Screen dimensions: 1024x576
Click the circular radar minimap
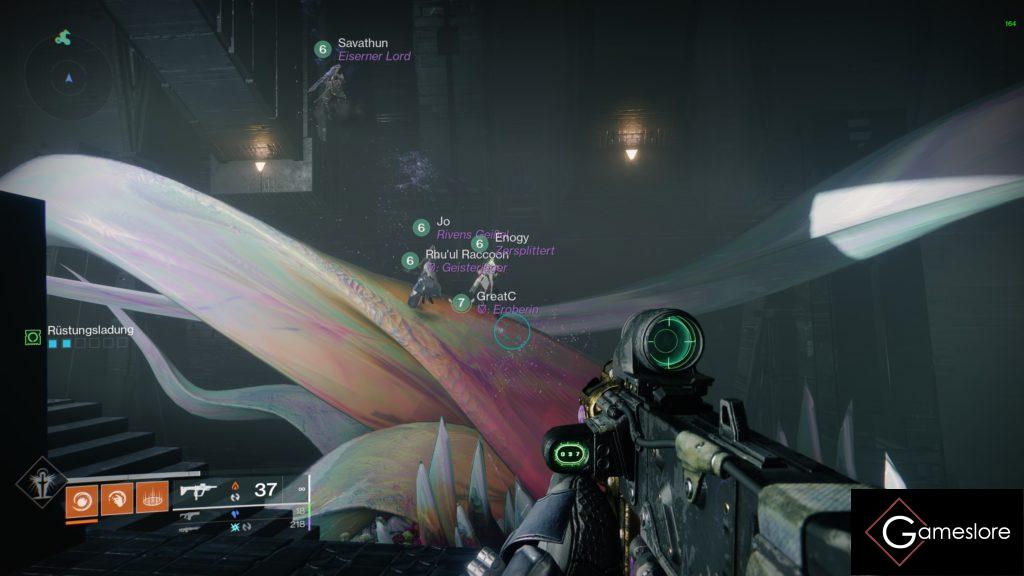68,77
